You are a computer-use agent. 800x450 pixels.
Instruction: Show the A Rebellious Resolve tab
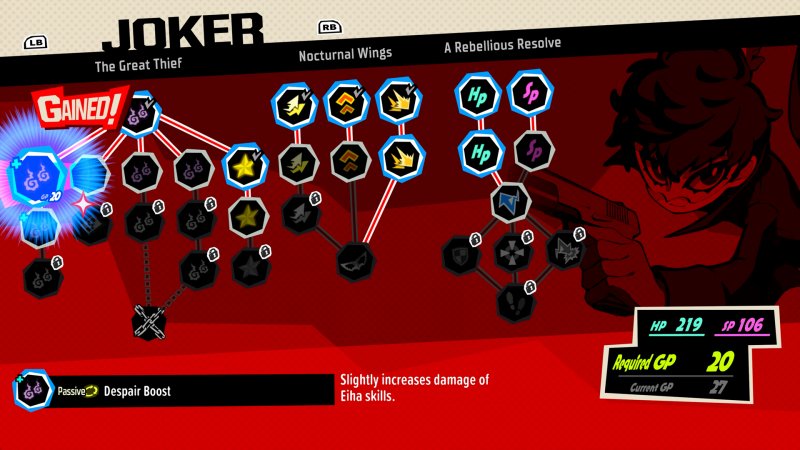(x=502, y=45)
